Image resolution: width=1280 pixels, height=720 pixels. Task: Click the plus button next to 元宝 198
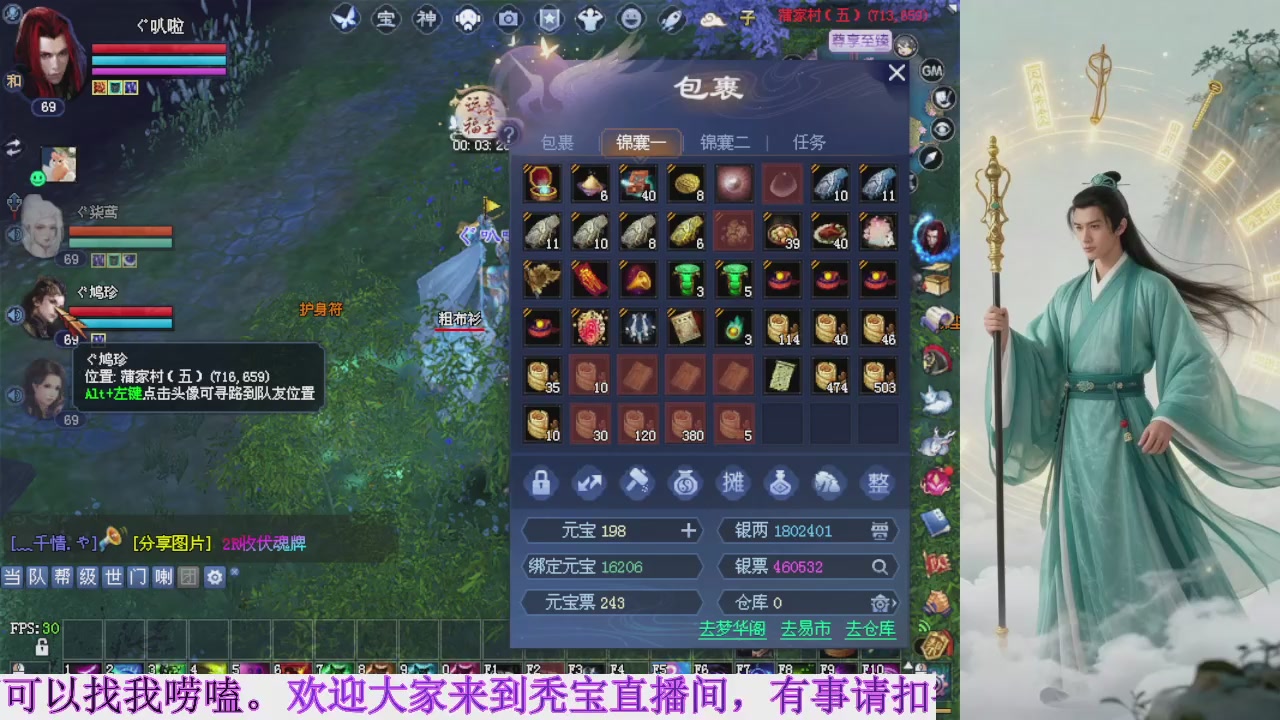[x=688, y=530]
